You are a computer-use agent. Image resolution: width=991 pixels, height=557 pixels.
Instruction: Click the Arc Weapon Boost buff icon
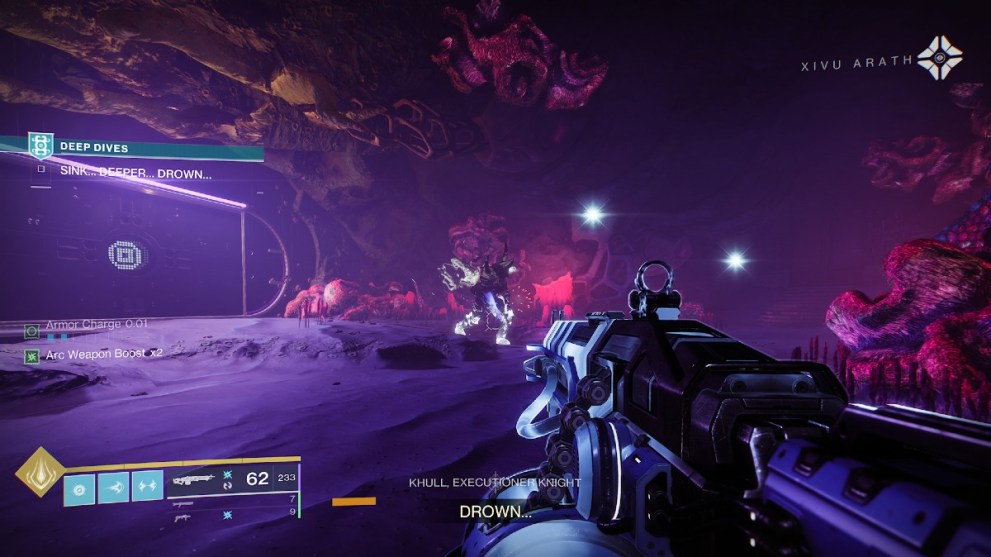(x=32, y=354)
